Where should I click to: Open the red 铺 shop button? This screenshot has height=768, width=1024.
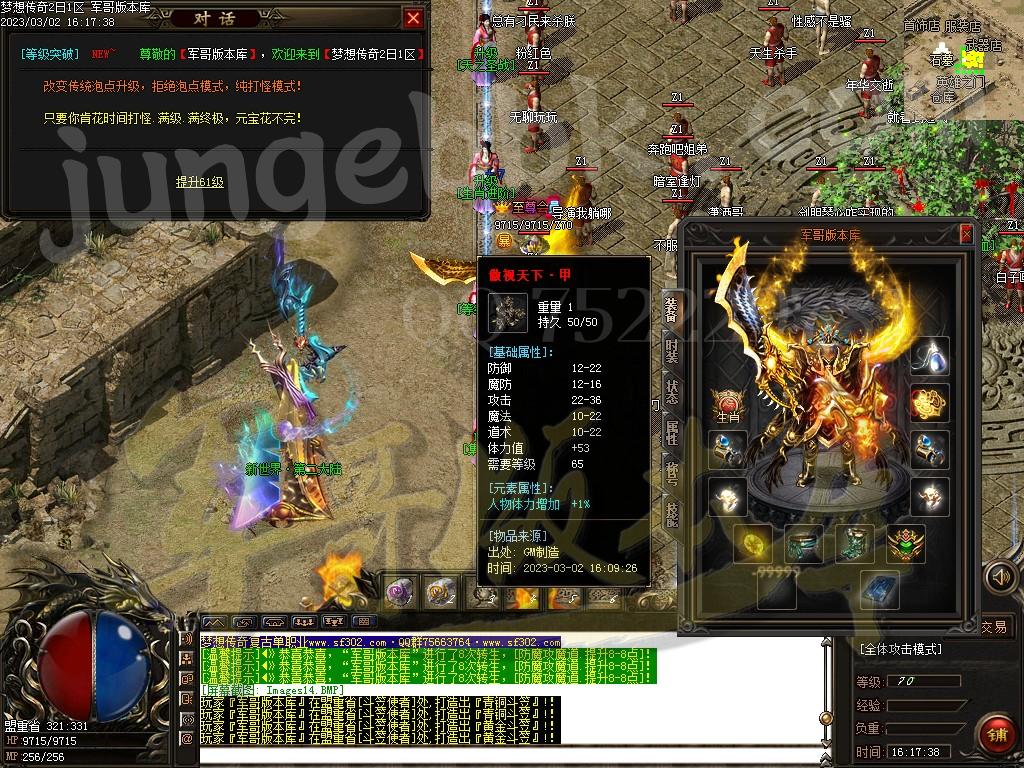pos(995,733)
